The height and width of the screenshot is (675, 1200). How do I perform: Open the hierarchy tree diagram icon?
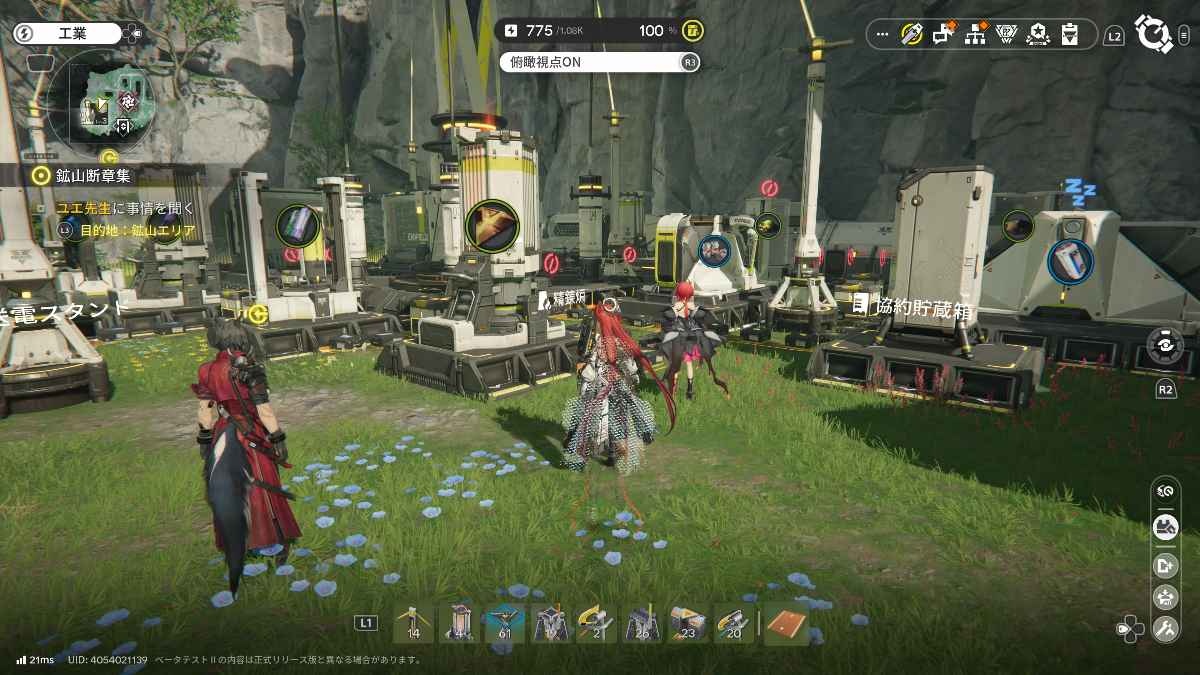click(x=975, y=35)
